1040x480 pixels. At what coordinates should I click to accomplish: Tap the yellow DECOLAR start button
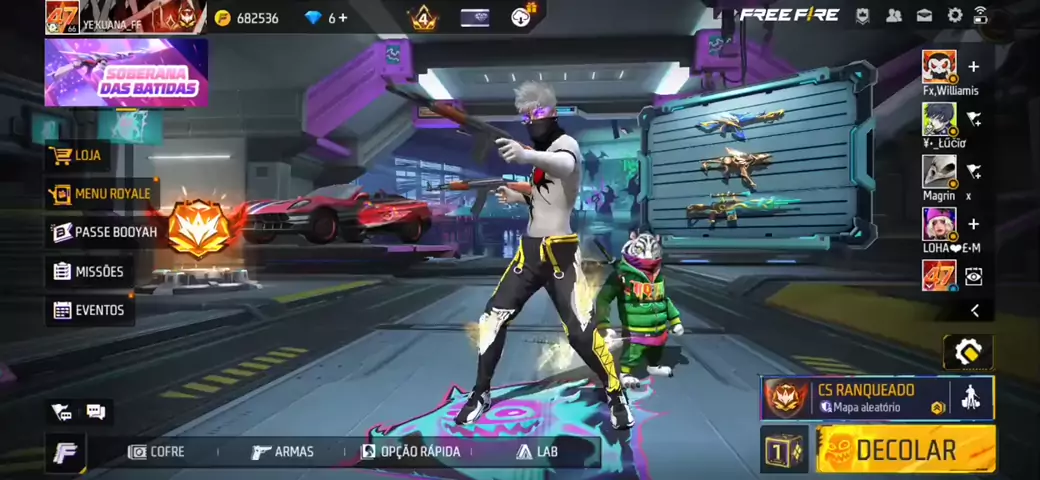[x=906, y=450]
